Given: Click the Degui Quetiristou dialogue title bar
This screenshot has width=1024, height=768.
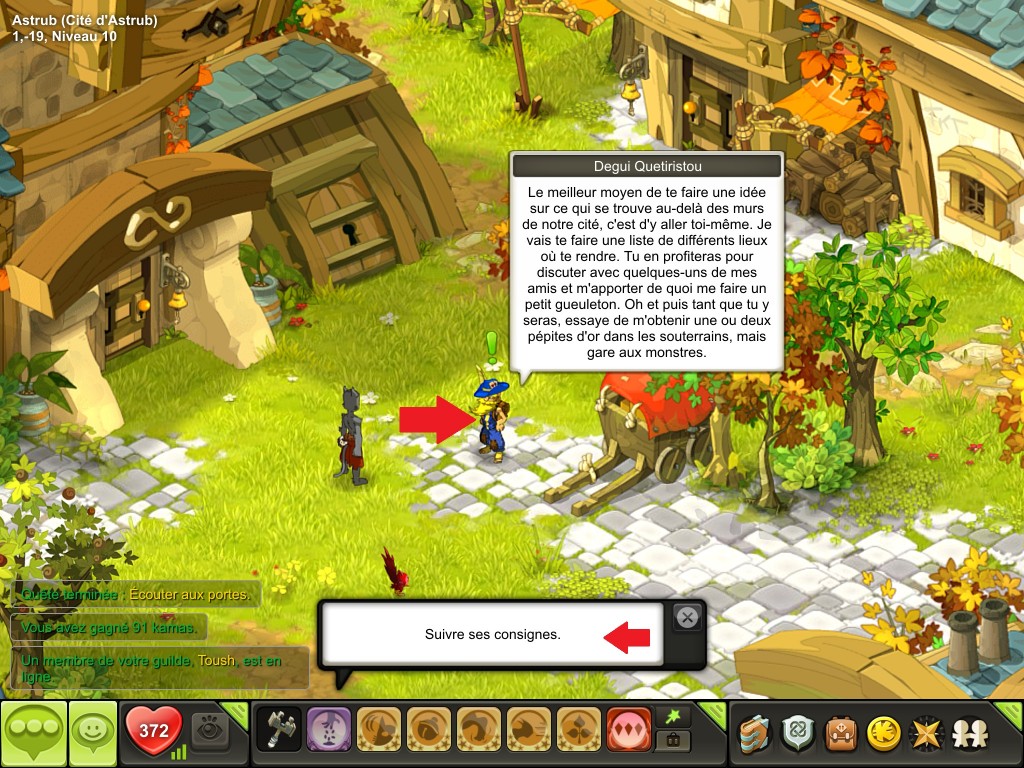Looking at the screenshot, I should 645,166.
